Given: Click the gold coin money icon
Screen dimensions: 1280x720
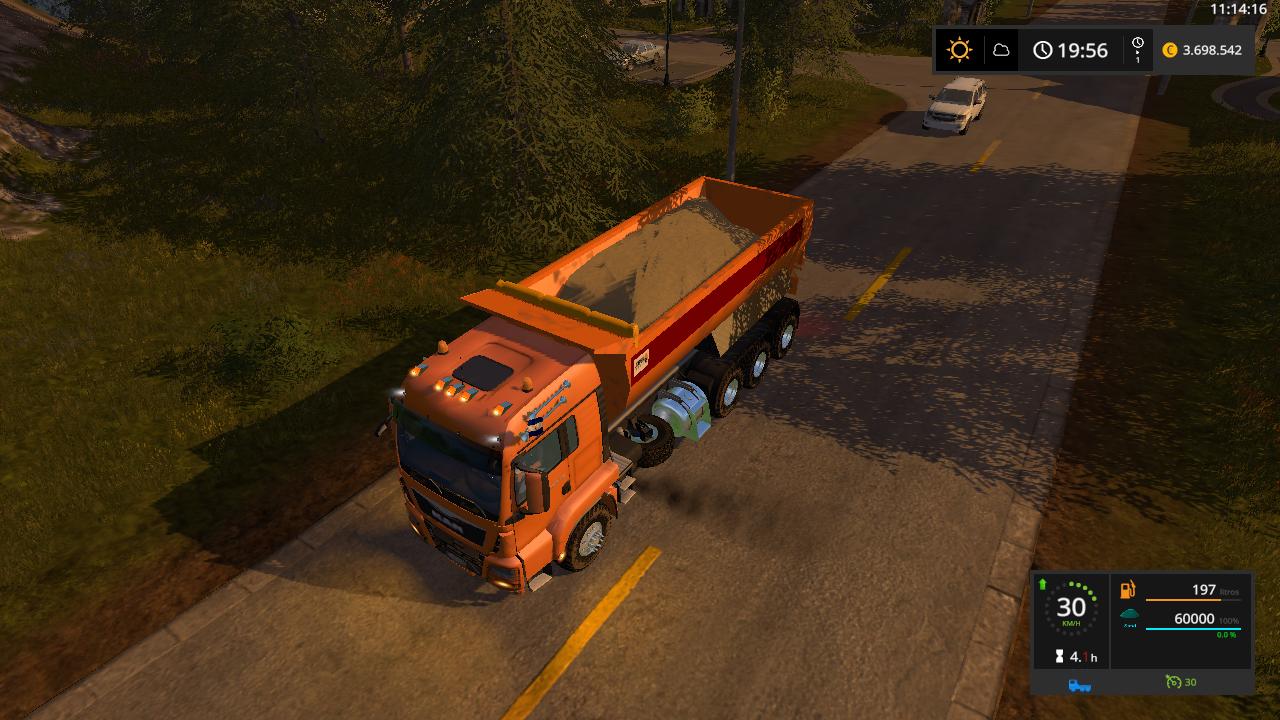Looking at the screenshot, I should tap(1170, 50).
